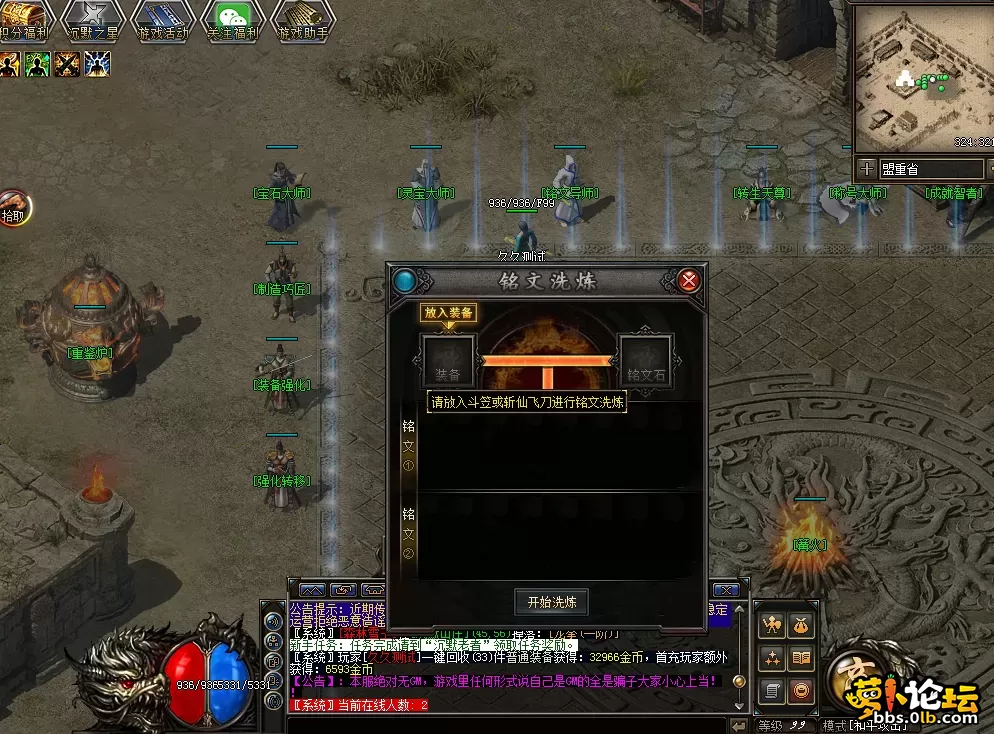Click the green silhouette buff icon
994x734 pixels.
tap(37, 65)
